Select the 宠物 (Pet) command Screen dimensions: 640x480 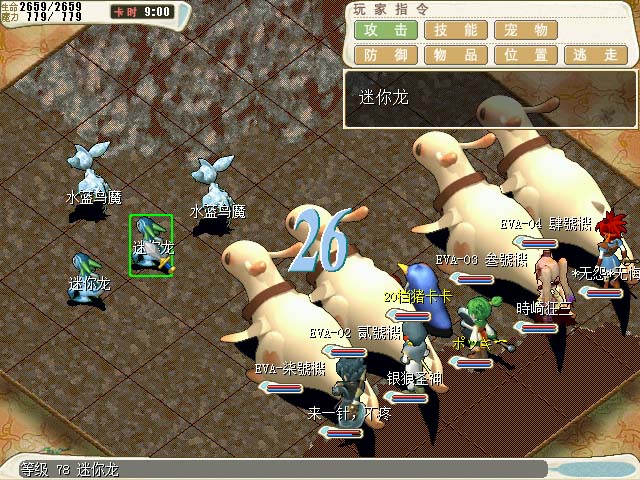pos(526,31)
